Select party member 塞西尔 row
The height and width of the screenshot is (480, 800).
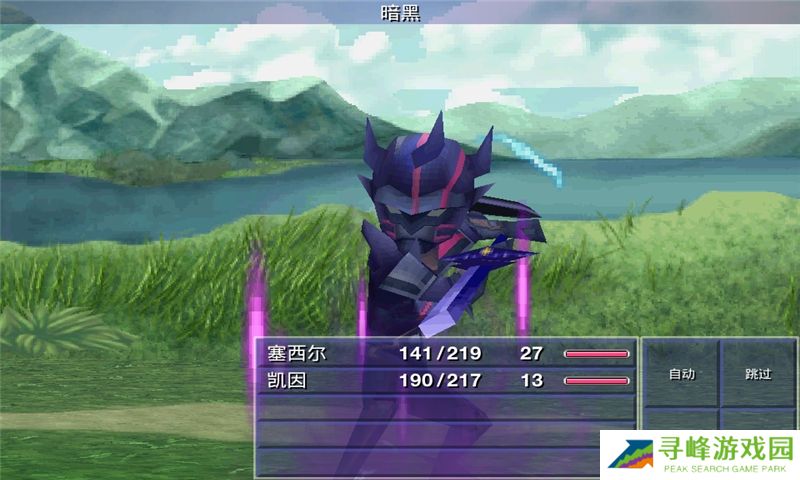pos(447,353)
